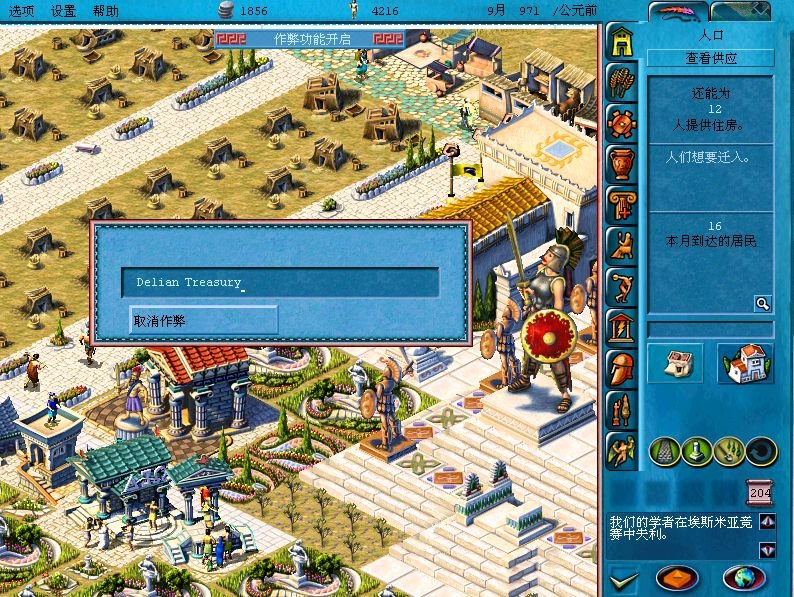Select the road building round icon

(666, 452)
